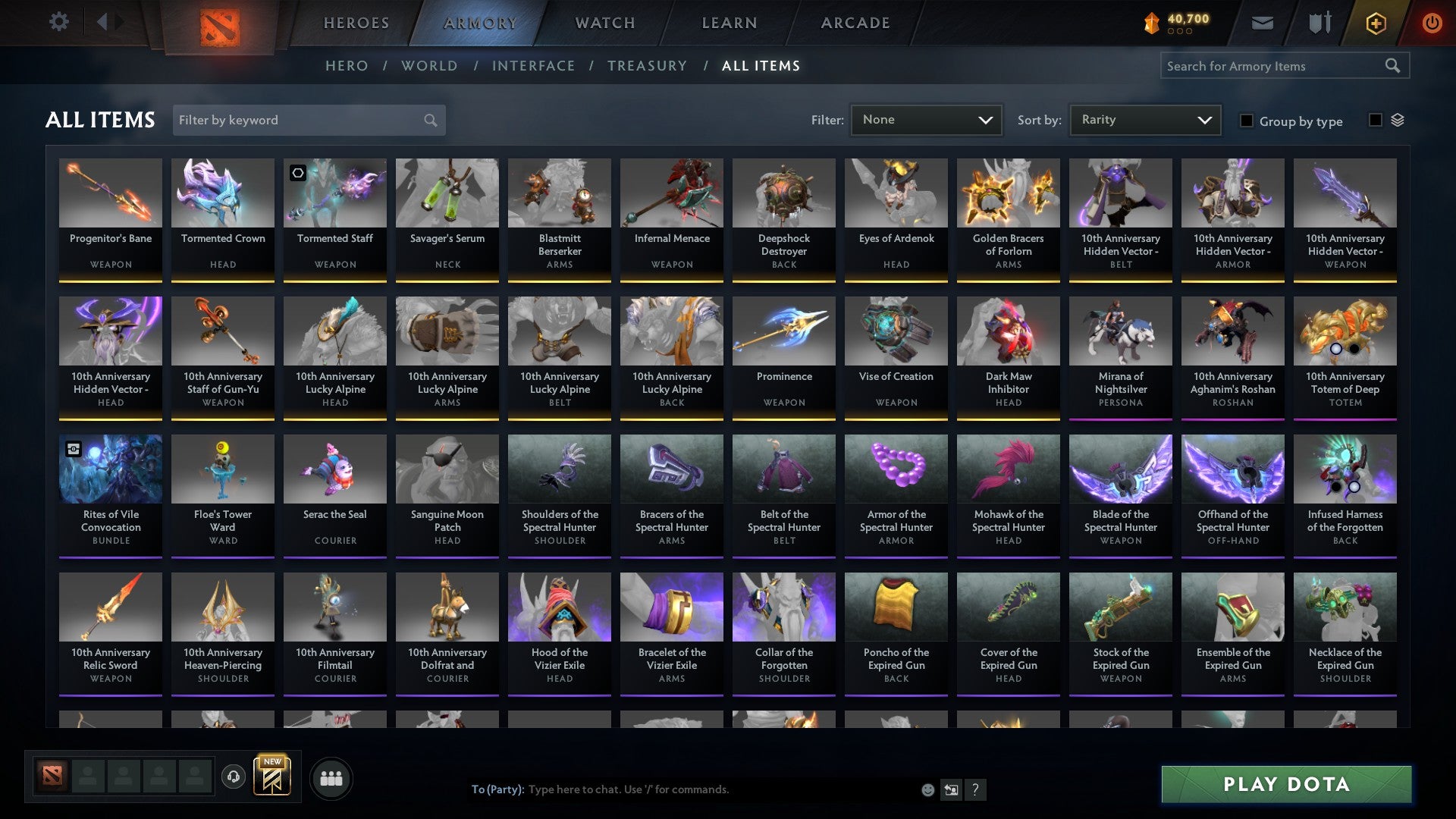The width and height of the screenshot is (1456, 819).
Task: Click the Battle Pass icon marked NEW
Action: [273, 777]
